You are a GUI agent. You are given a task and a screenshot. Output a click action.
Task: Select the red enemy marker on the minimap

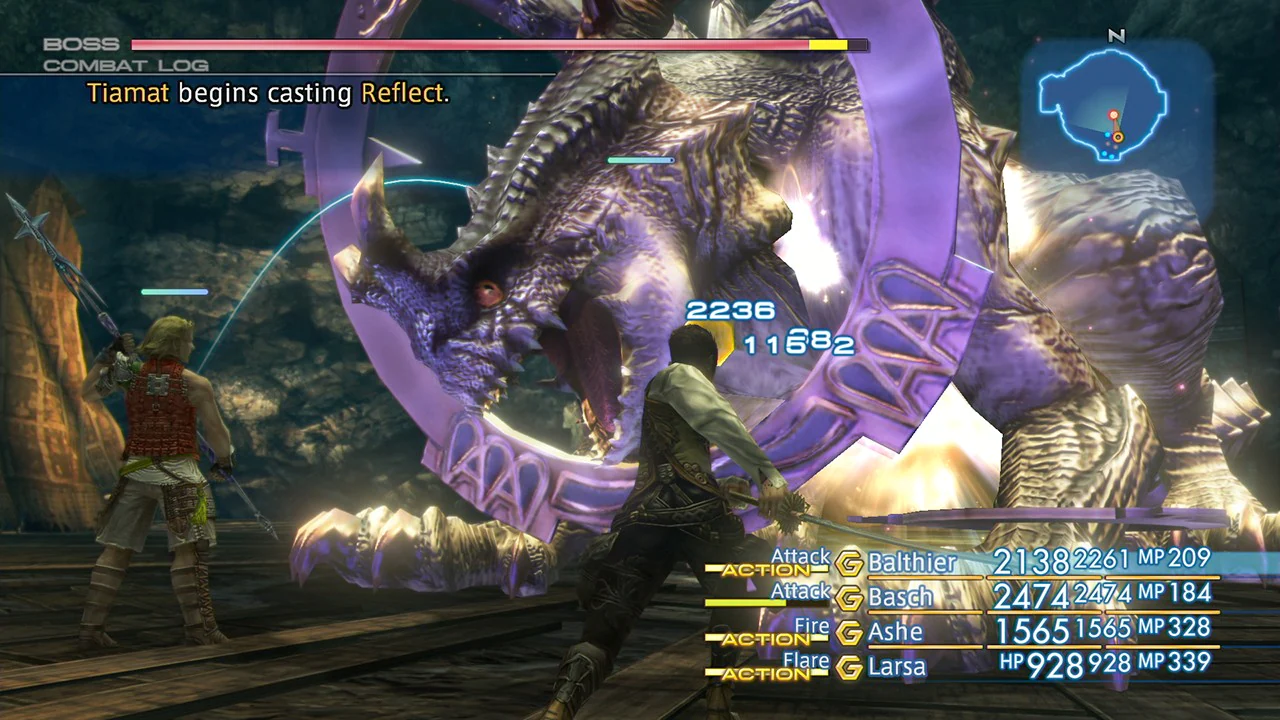point(1114,114)
